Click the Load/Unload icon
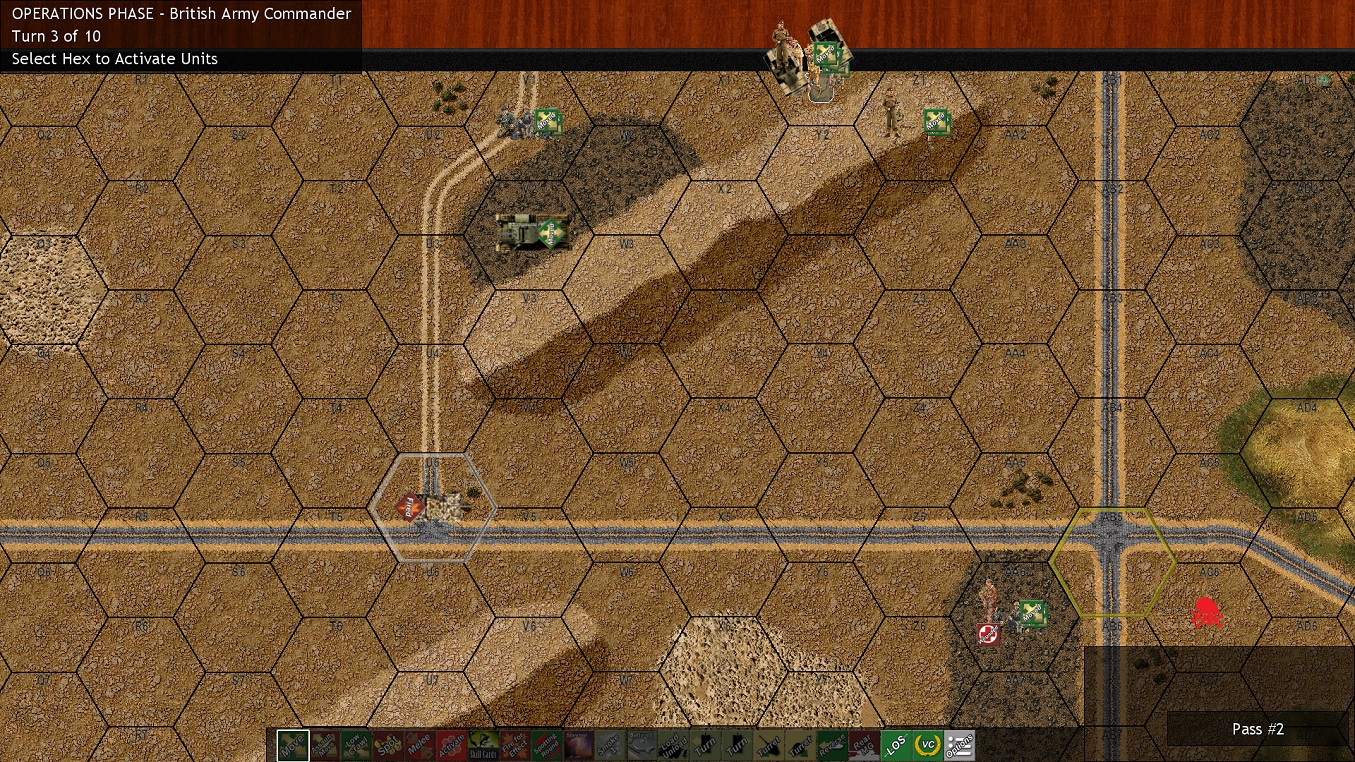 click(676, 746)
